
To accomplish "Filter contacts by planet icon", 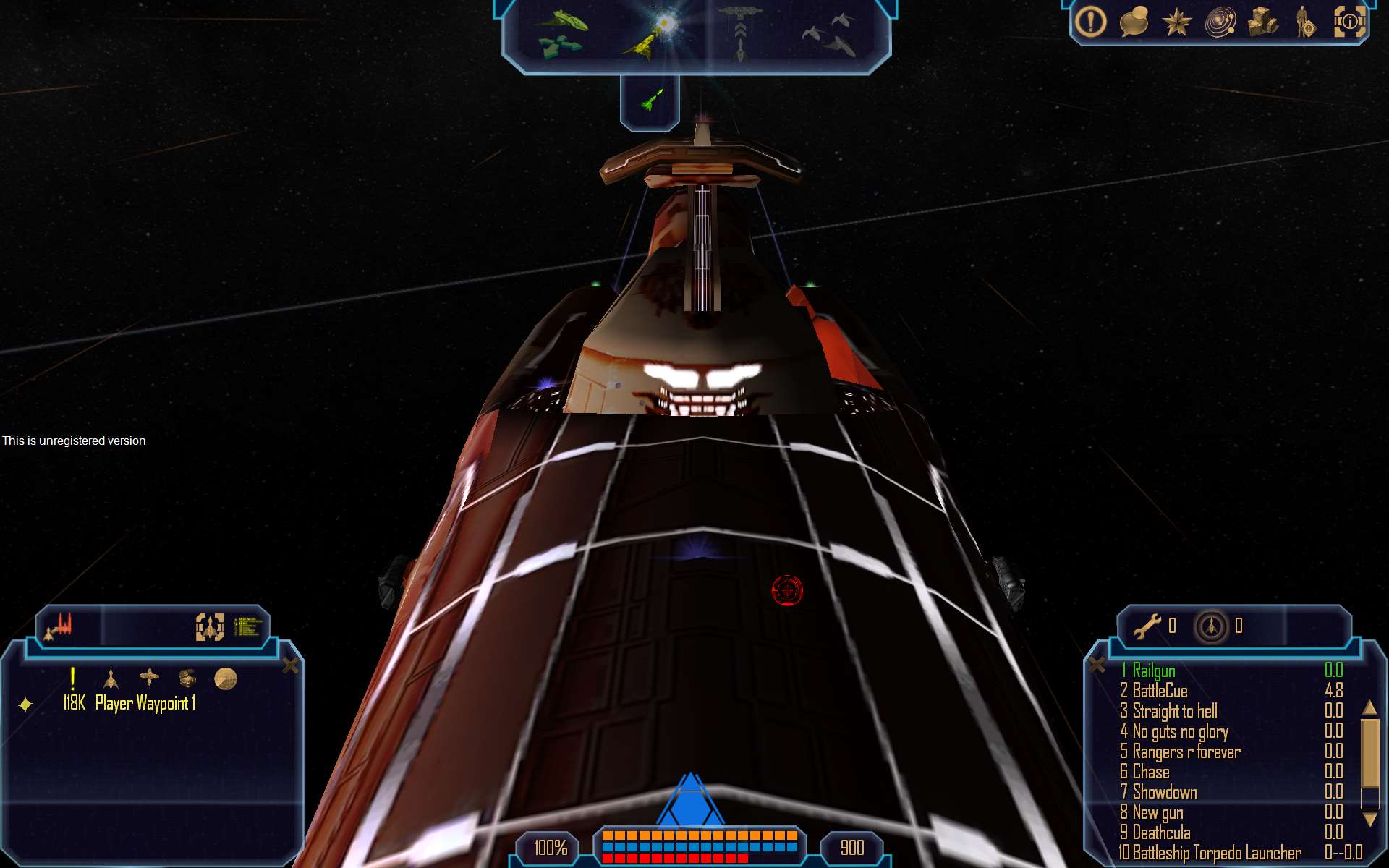I will tap(226, 678).
